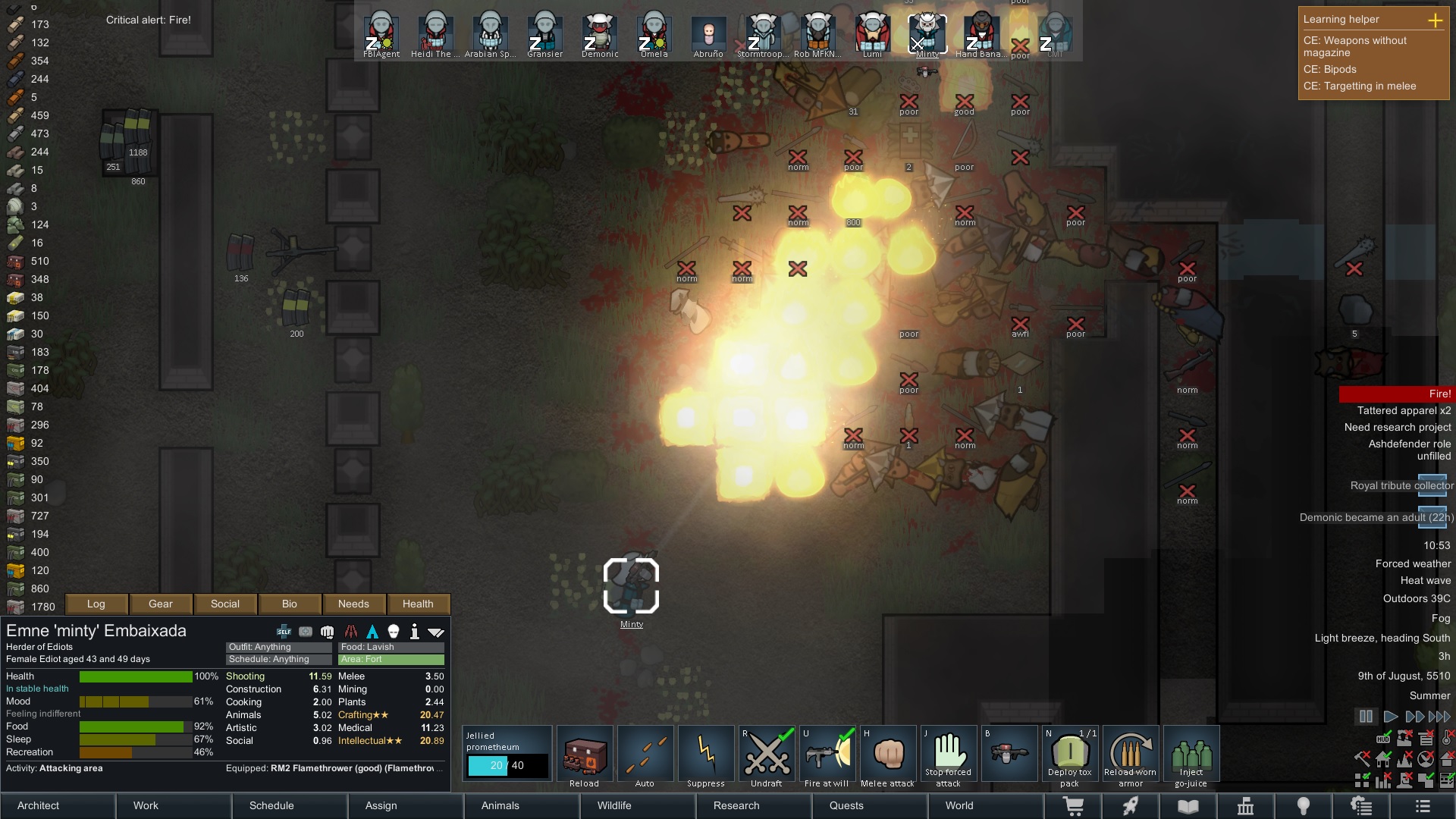Viewport: 1456px width, 819px height.
Task: Open the Bio tab
Action: click(x=290, y=604)
